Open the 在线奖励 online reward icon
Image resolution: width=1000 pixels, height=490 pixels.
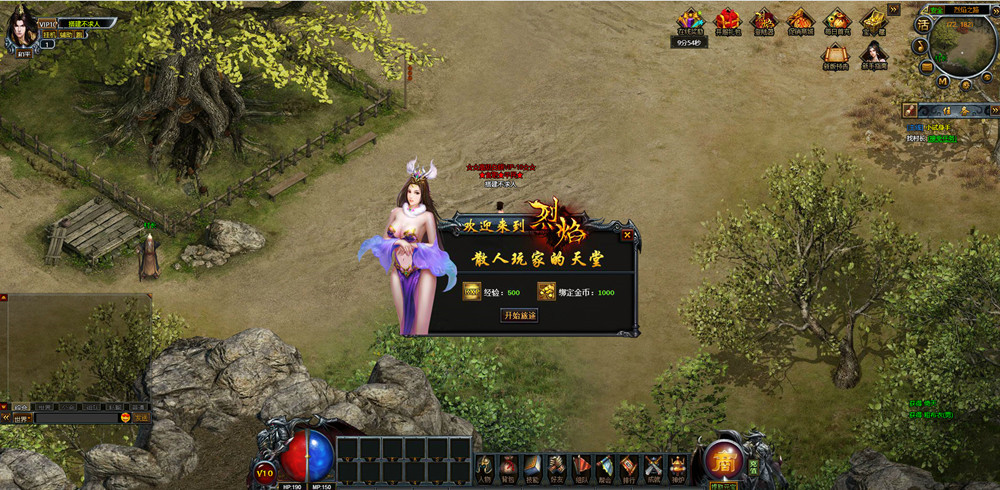tap(690, 21)
